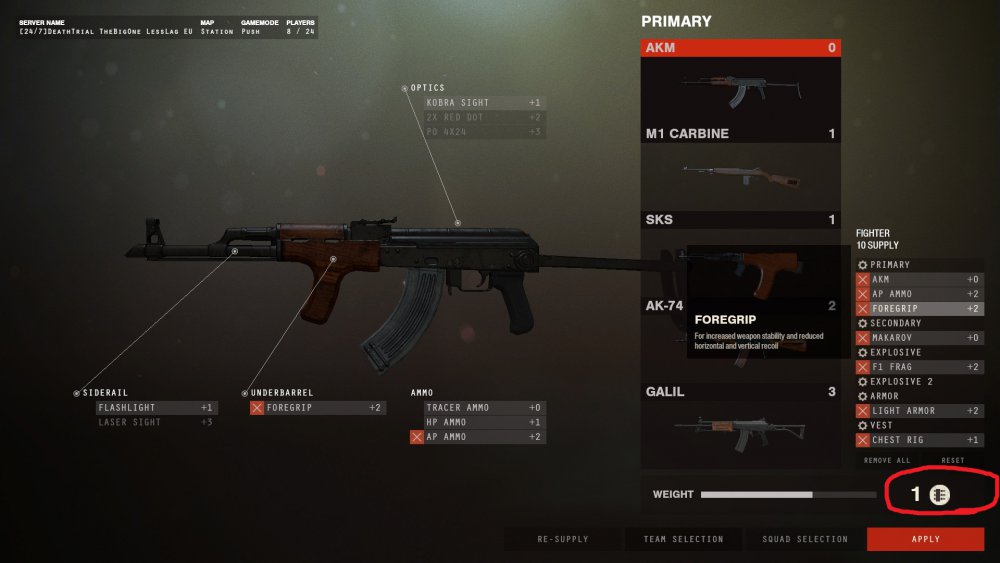Apply the current loadout
Image resolution: width=1000 pixels, height=563 pixels.
925,539
